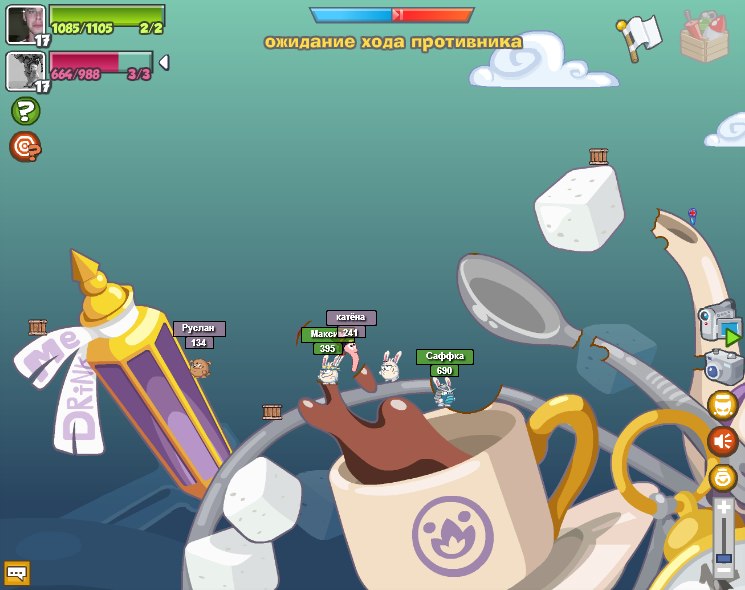Open the weapons crate inventory
Screen dimensions: 745x590
[704, 36]
